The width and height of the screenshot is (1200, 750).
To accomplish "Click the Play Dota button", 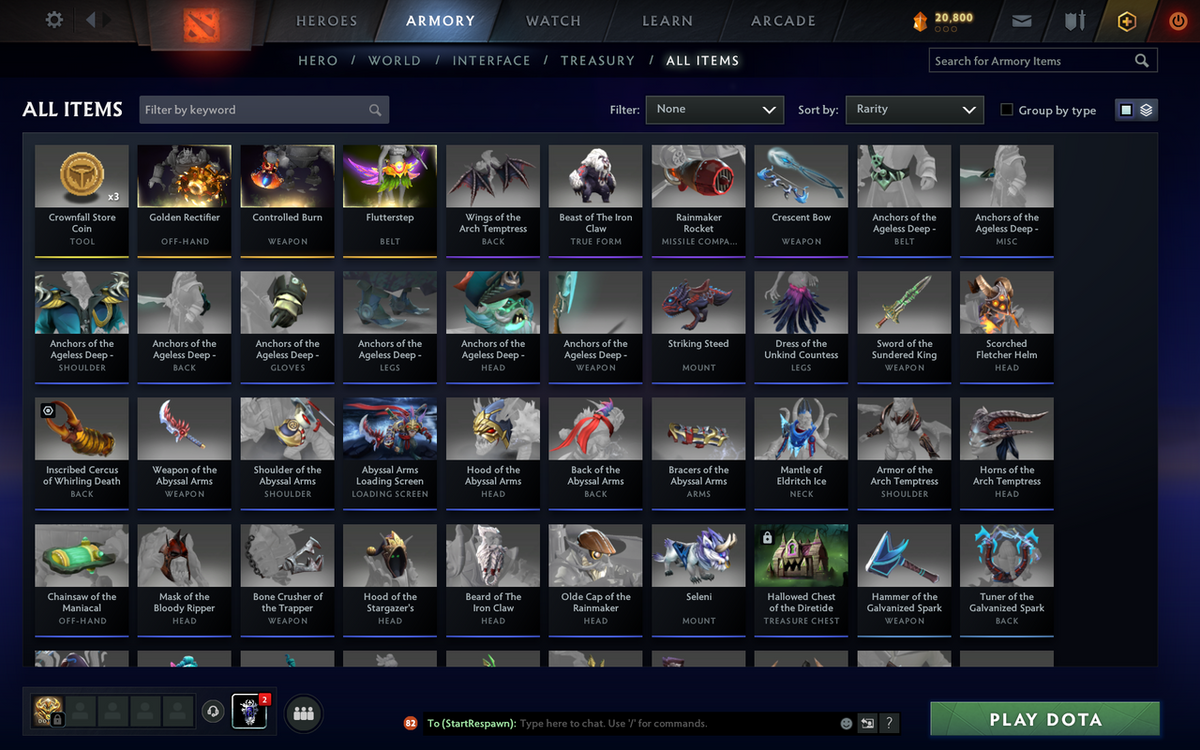I will [x=1045, y=720].
